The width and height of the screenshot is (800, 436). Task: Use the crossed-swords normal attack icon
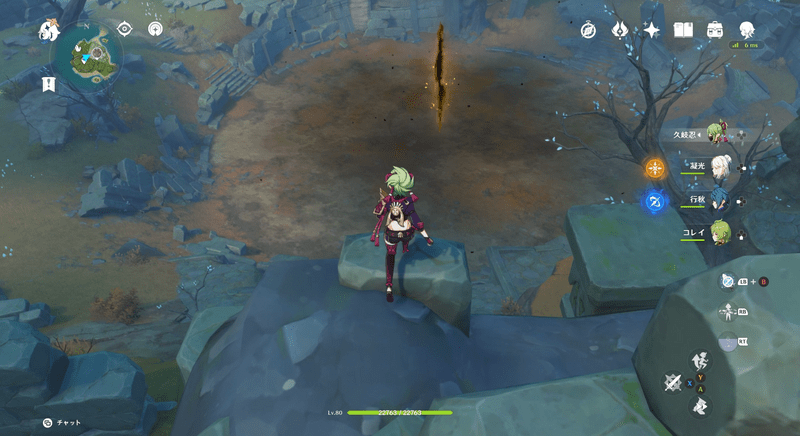coord(674,382)
